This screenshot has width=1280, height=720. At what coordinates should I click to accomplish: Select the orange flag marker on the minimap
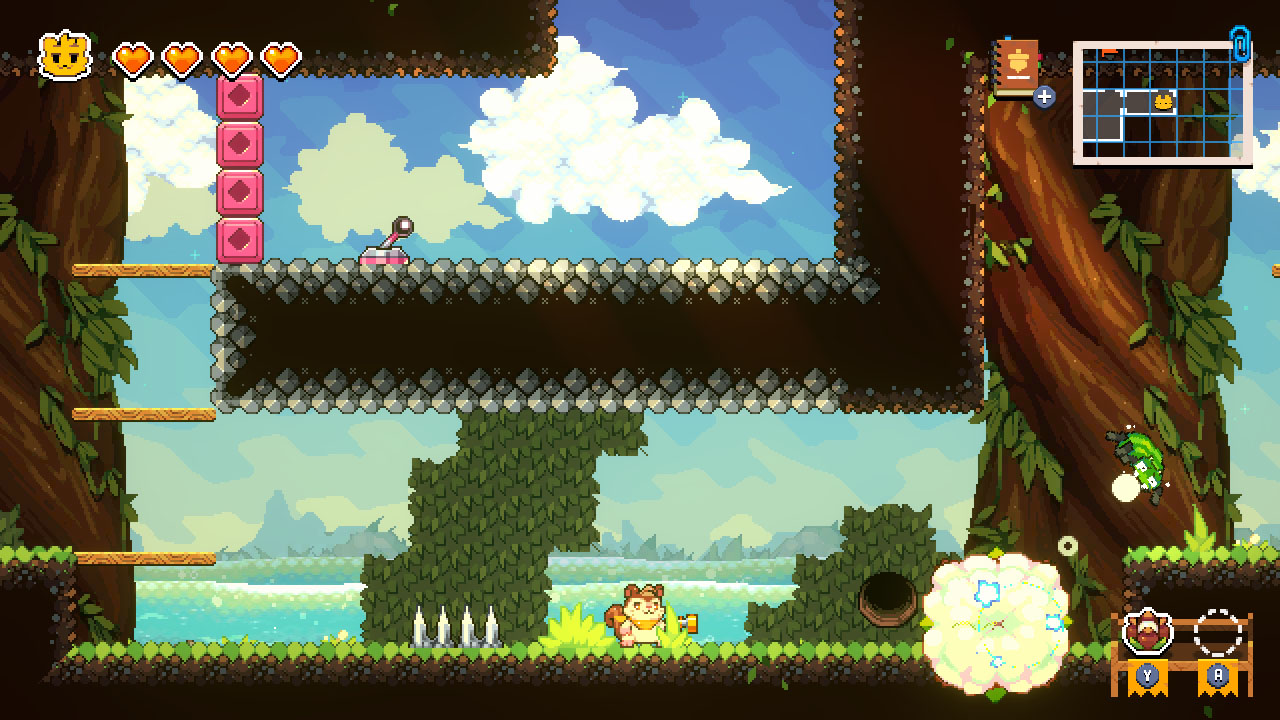(1109, 52)
